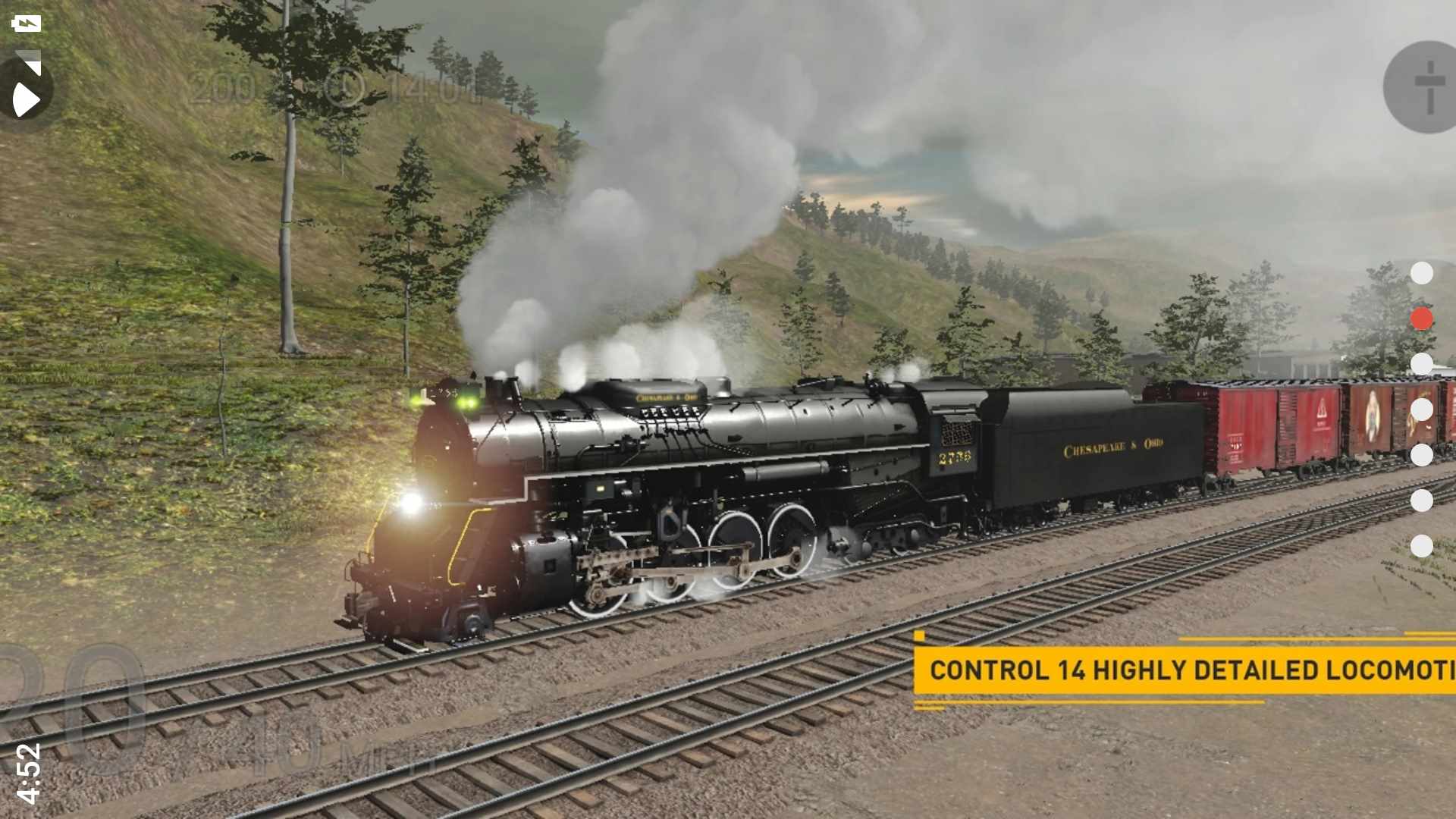
Task: Tap the white play triangle button
Action: (26, 99)
